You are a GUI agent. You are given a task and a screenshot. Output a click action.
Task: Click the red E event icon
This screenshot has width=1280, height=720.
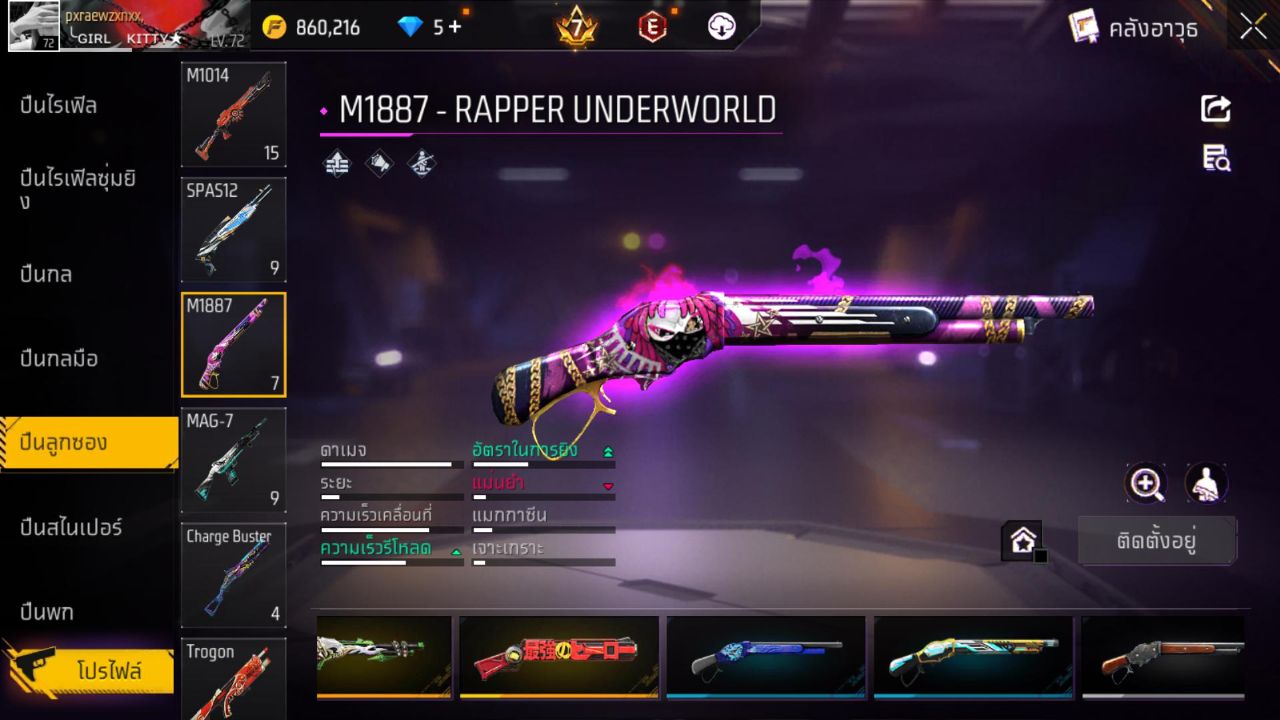coord(654,27)
